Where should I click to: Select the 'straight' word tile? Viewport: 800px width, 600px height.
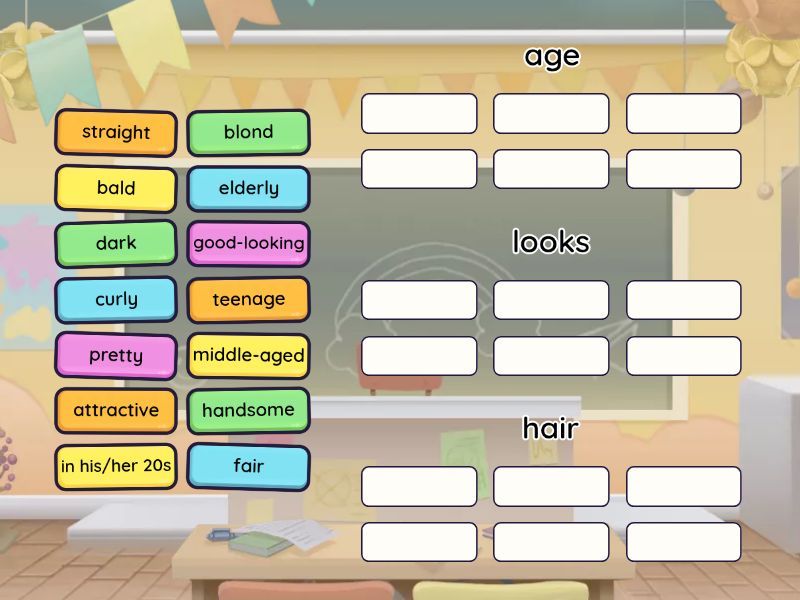[x=116, y=132]
